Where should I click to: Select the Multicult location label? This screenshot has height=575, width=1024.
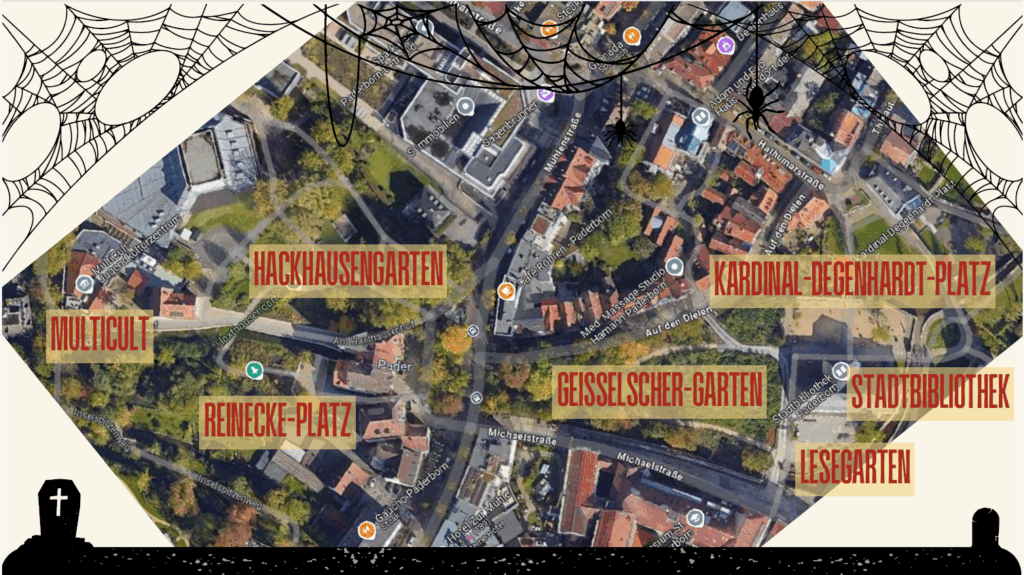(x=100, y=335)
